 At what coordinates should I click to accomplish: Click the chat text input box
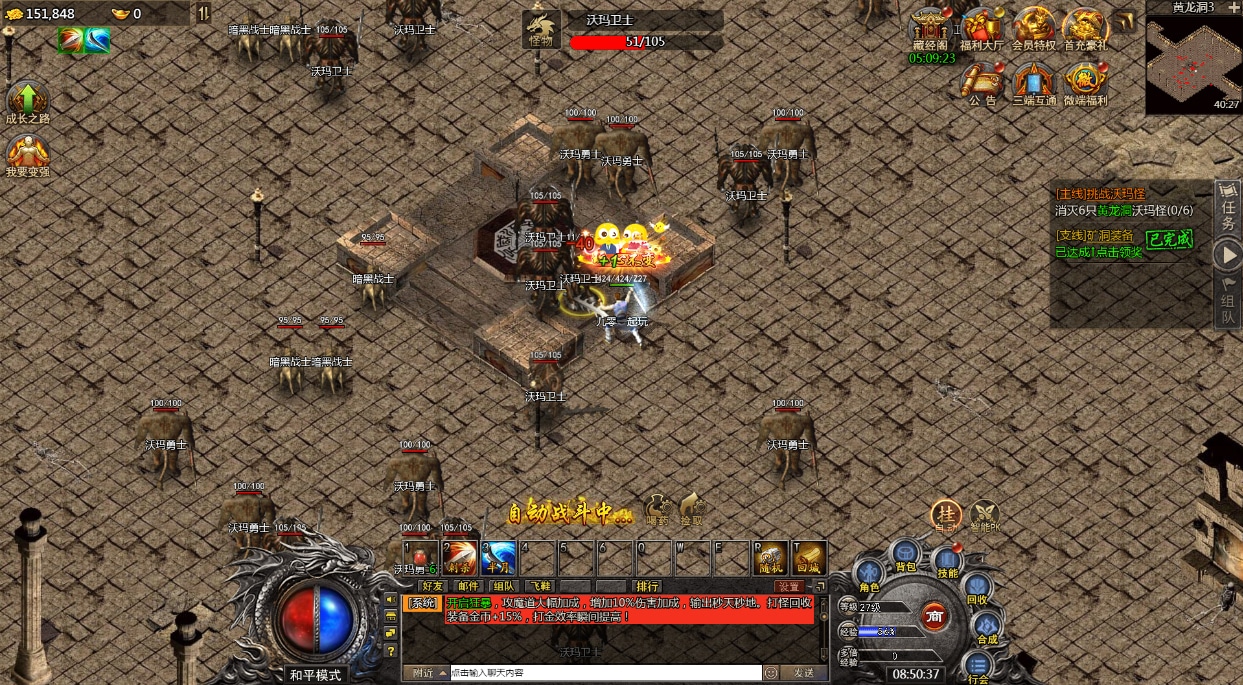(605, 673)
